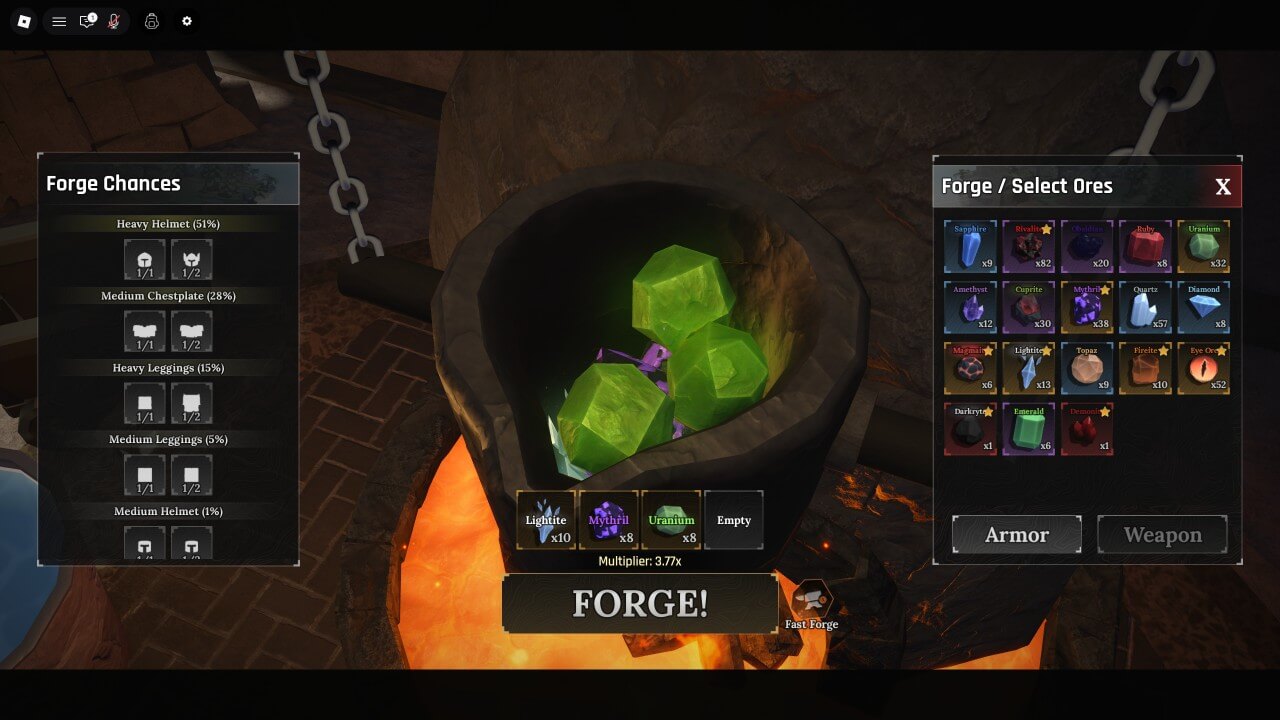Remove Mythril from the forge slot
This screenshot has height=720, width=1280.
point(609,520)
